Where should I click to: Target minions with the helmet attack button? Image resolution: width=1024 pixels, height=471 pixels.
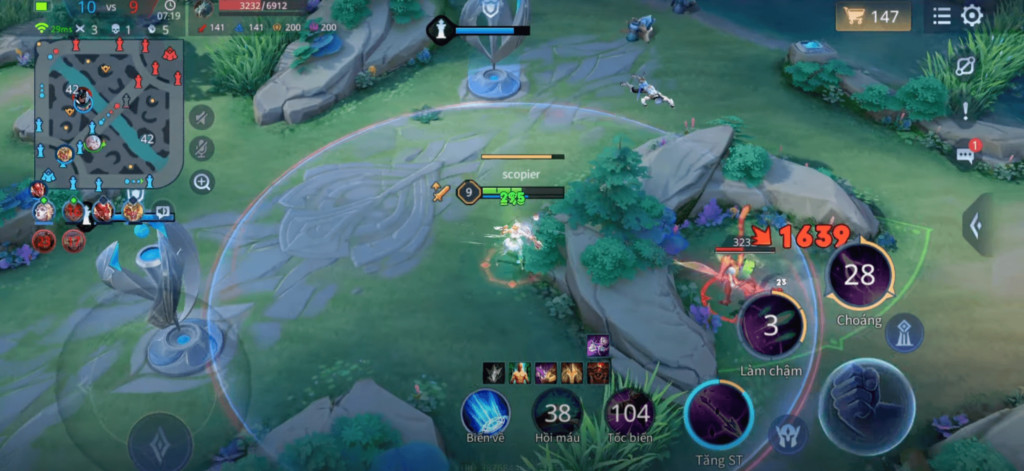coord(787,432)
